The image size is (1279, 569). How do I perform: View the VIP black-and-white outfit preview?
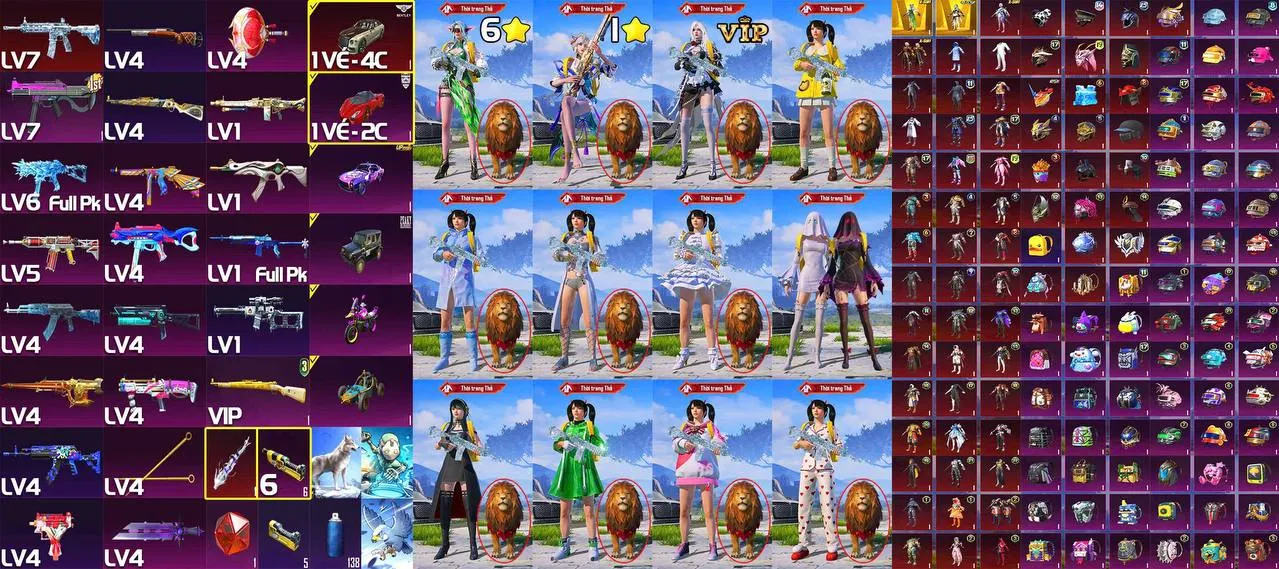pyautogui.click(x=712, y=95)
